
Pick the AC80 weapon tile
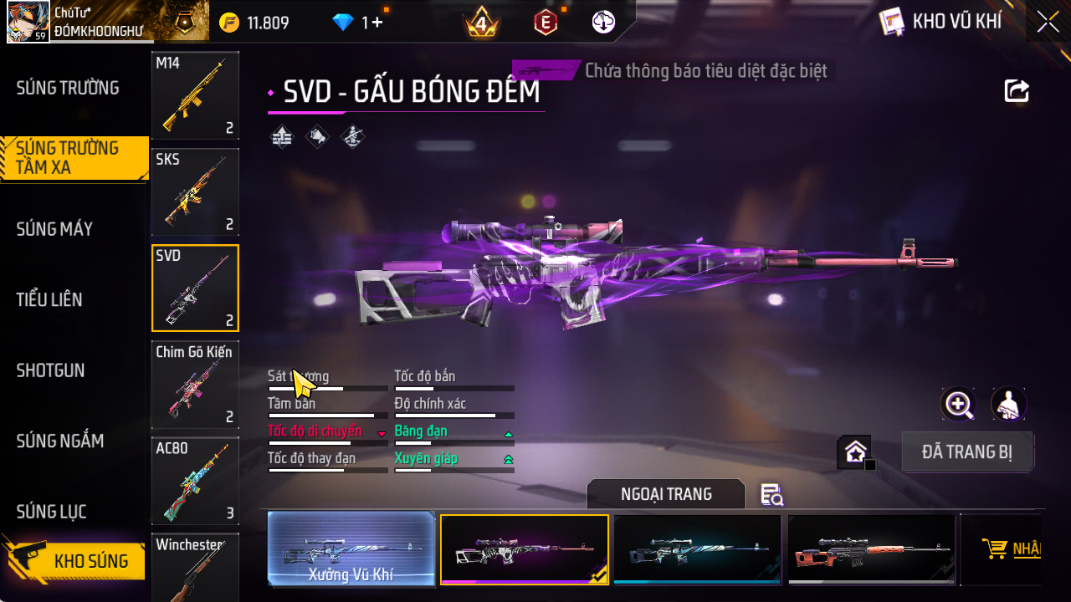(x=195, y=481)
